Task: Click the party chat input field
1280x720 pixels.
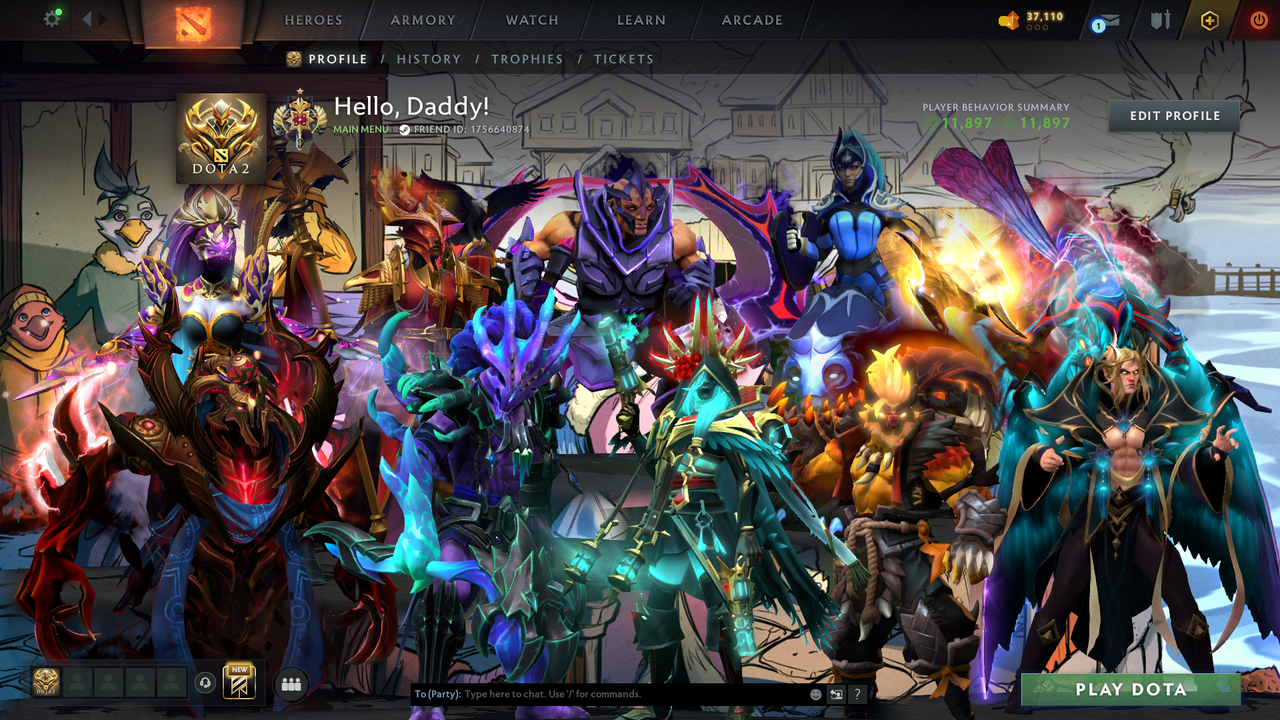Action: tap(600, 693)
